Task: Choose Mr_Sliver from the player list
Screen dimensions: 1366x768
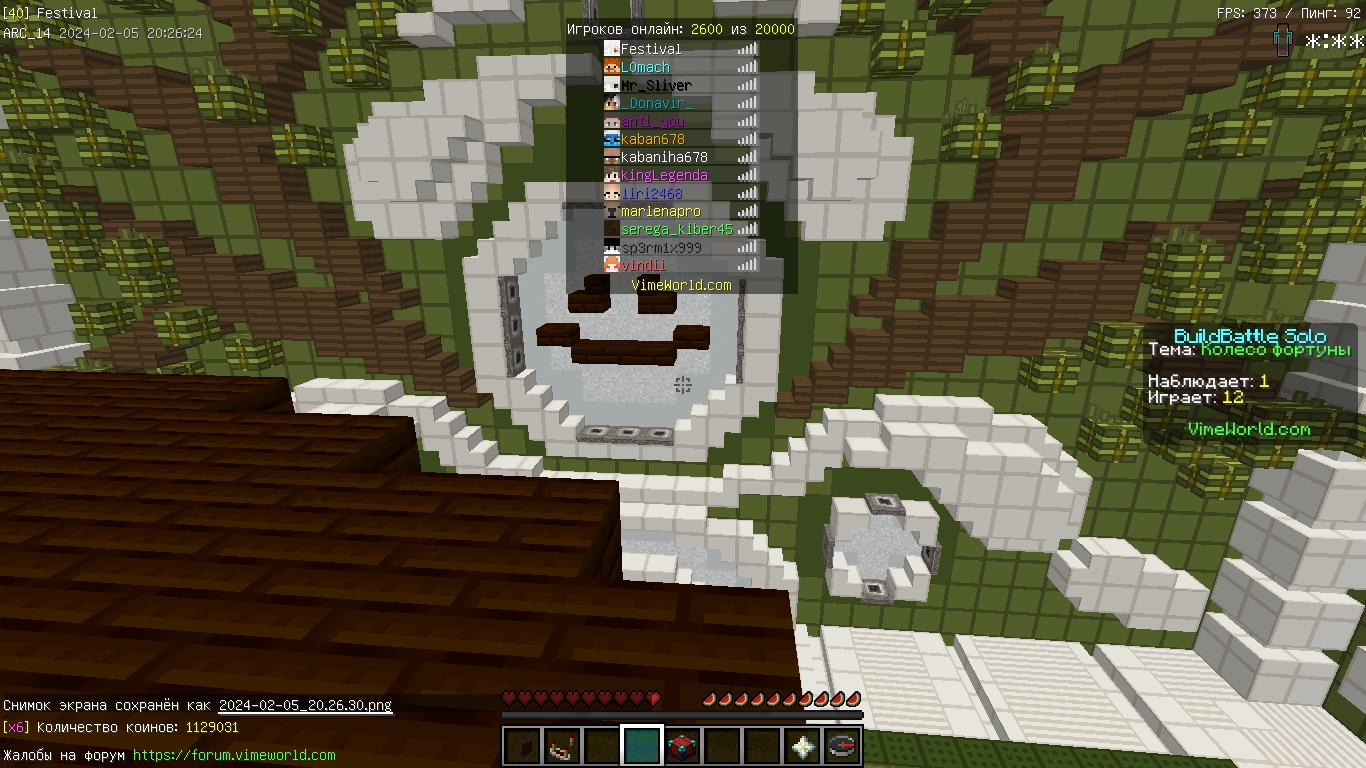Action: [656, 85]
